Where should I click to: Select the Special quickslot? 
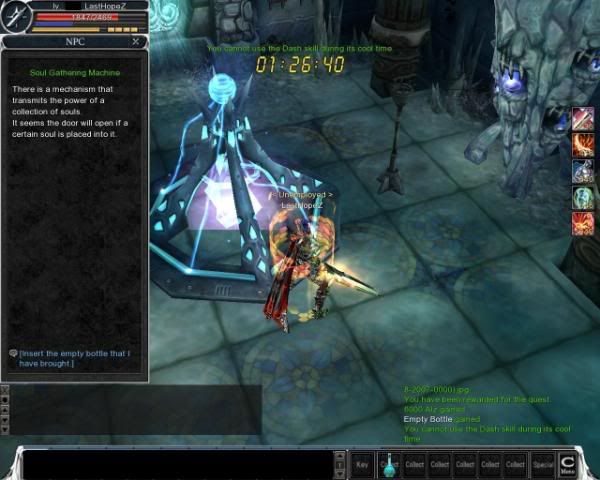tap(543, 464)
